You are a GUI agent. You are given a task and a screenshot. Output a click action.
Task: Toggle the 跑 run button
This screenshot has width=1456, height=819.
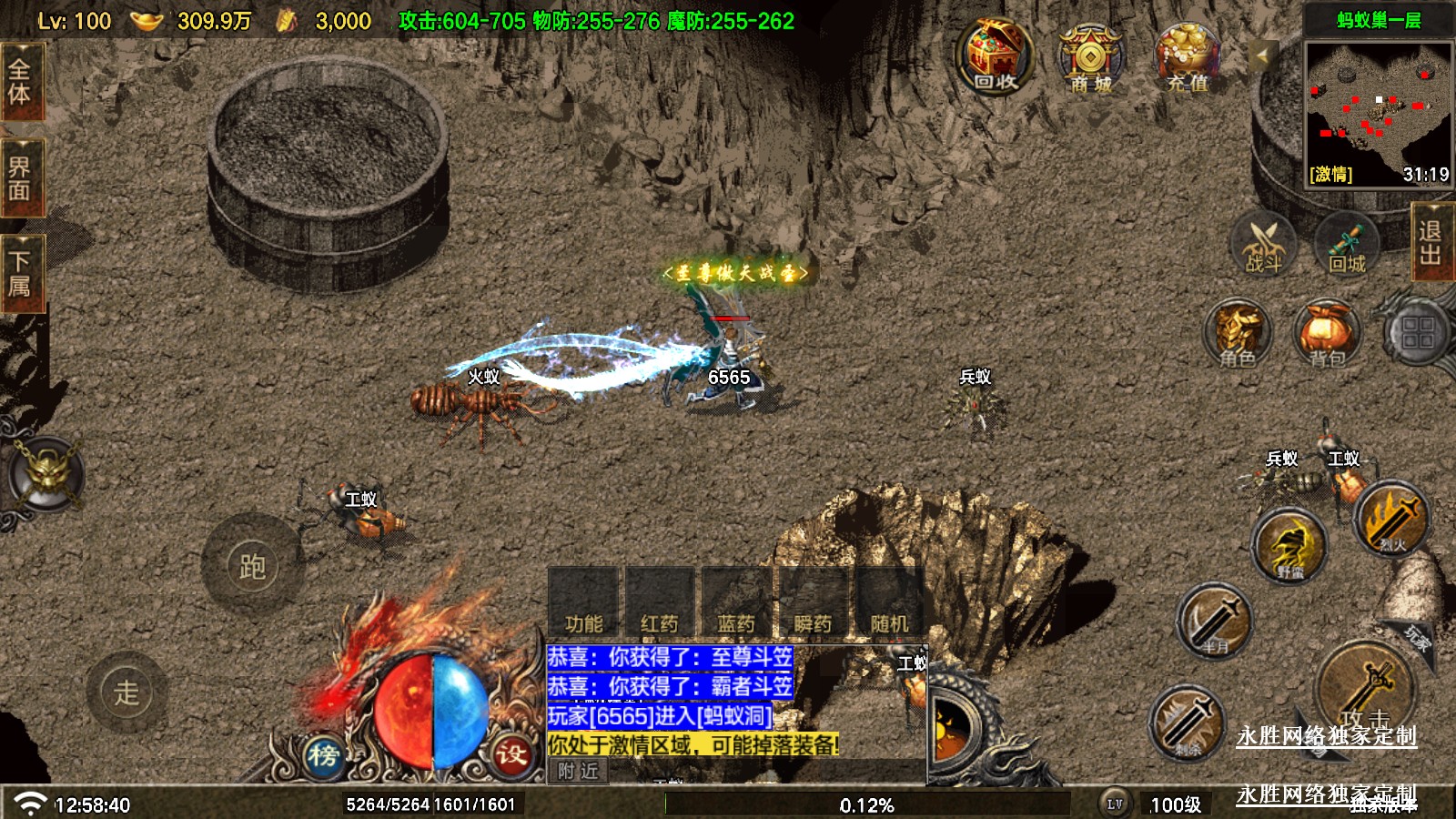252,566
